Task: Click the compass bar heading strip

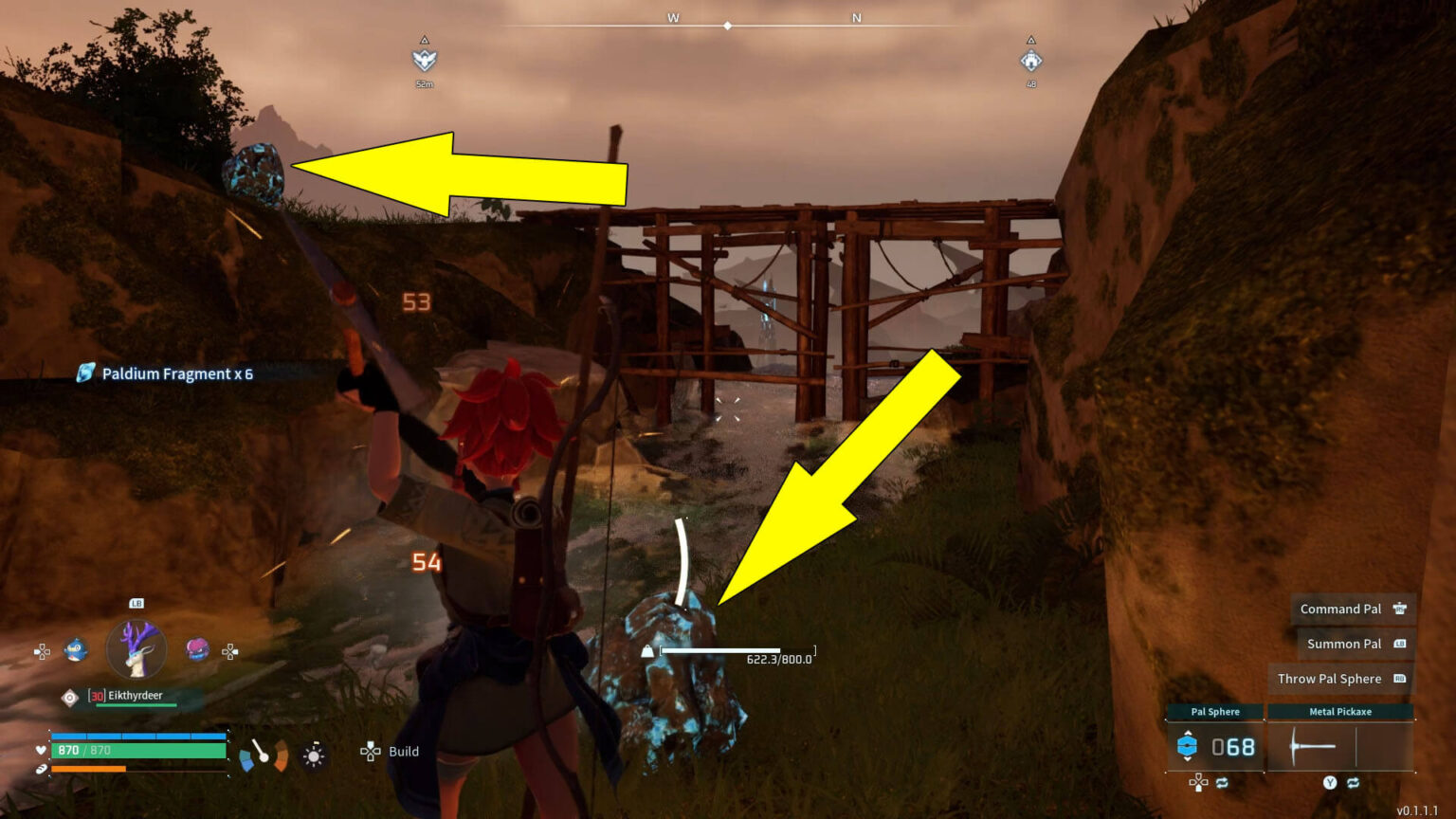Action: 728,25
